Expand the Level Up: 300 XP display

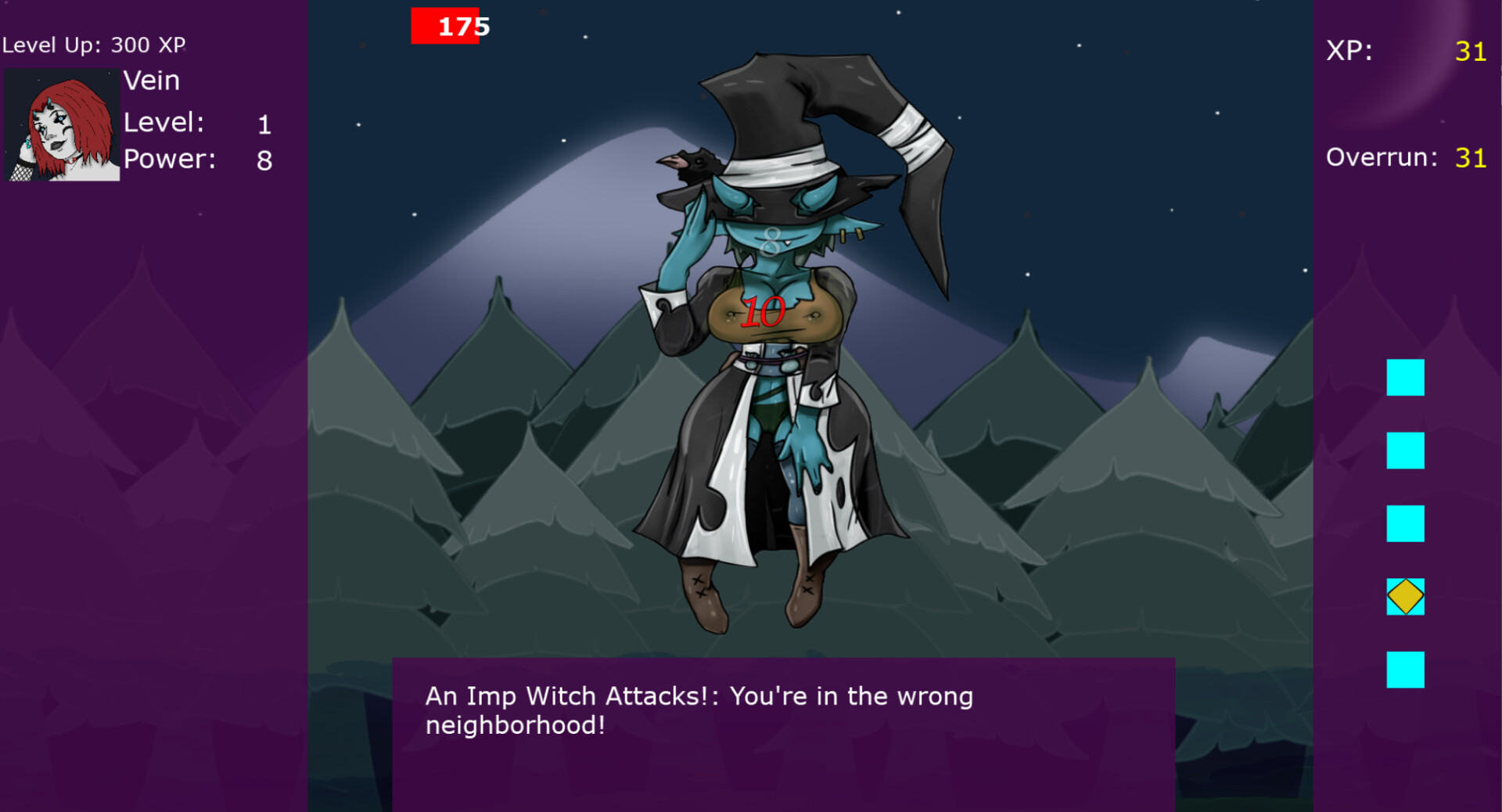click(94, 45)
